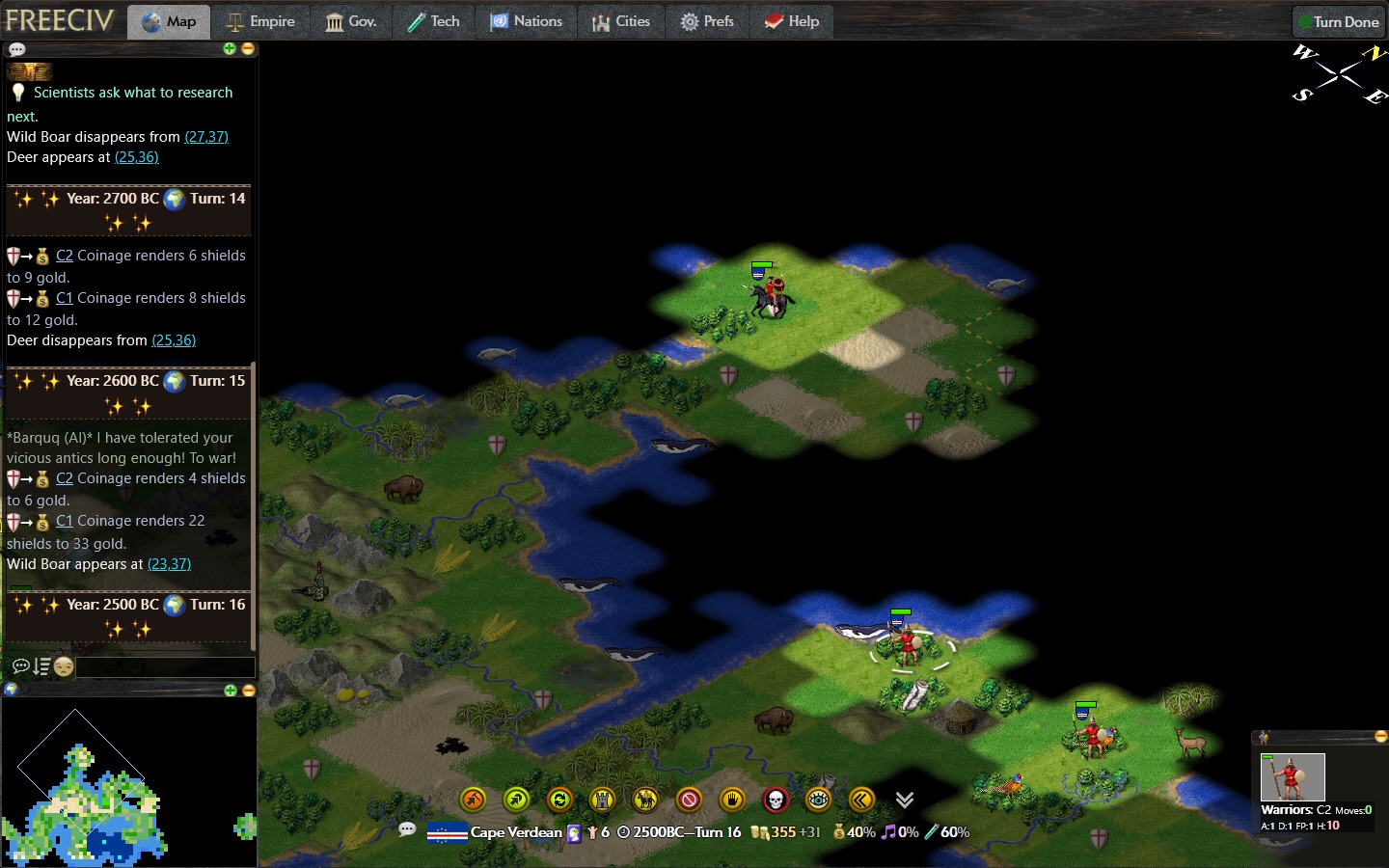Viewport: 1389px width, 868px height.
Task: Switch to the Cities tab
Action: [x=621, y=21]
